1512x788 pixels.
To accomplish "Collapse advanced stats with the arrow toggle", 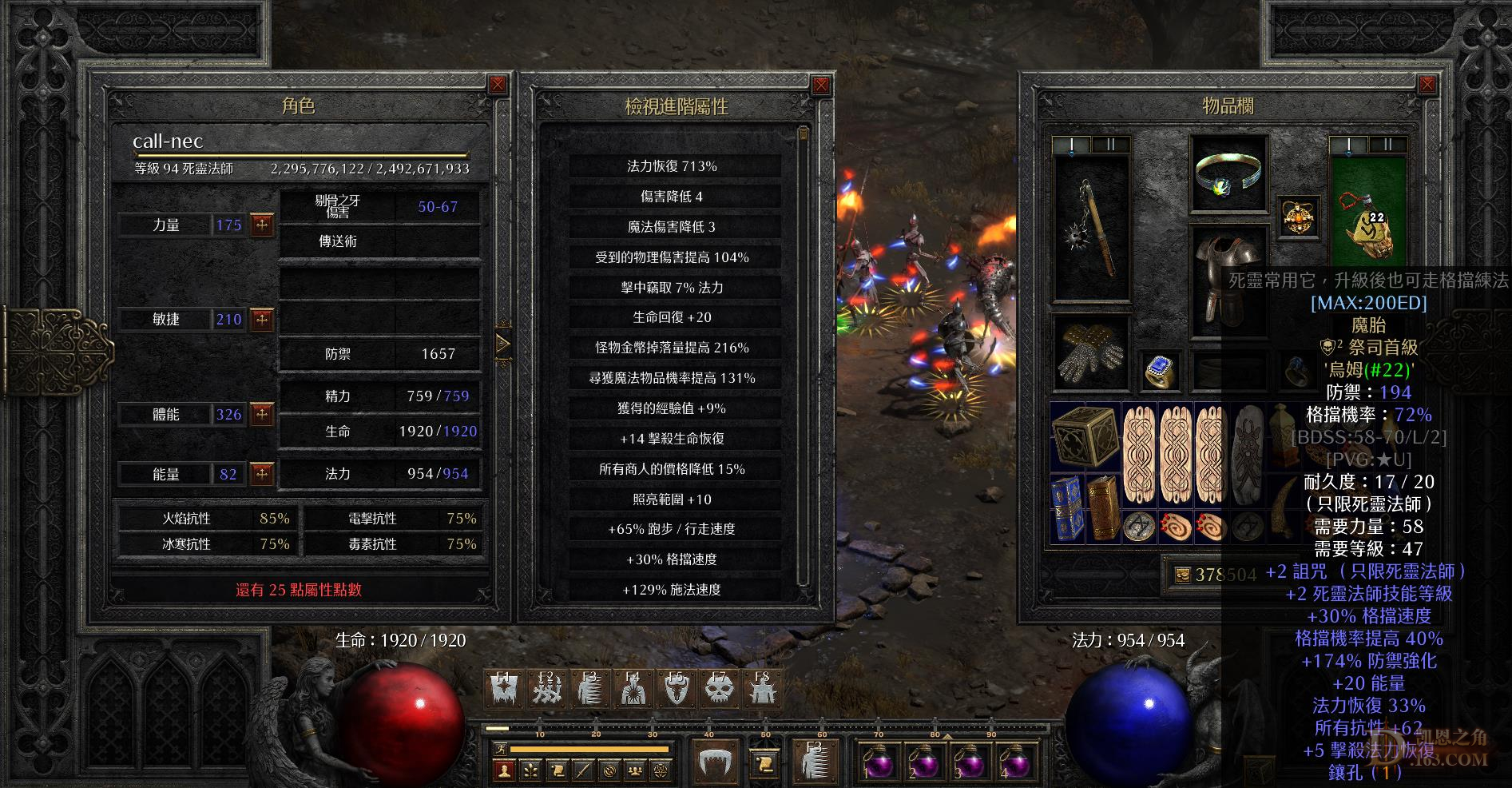I will pyautogui.click(x=502, y=344).
